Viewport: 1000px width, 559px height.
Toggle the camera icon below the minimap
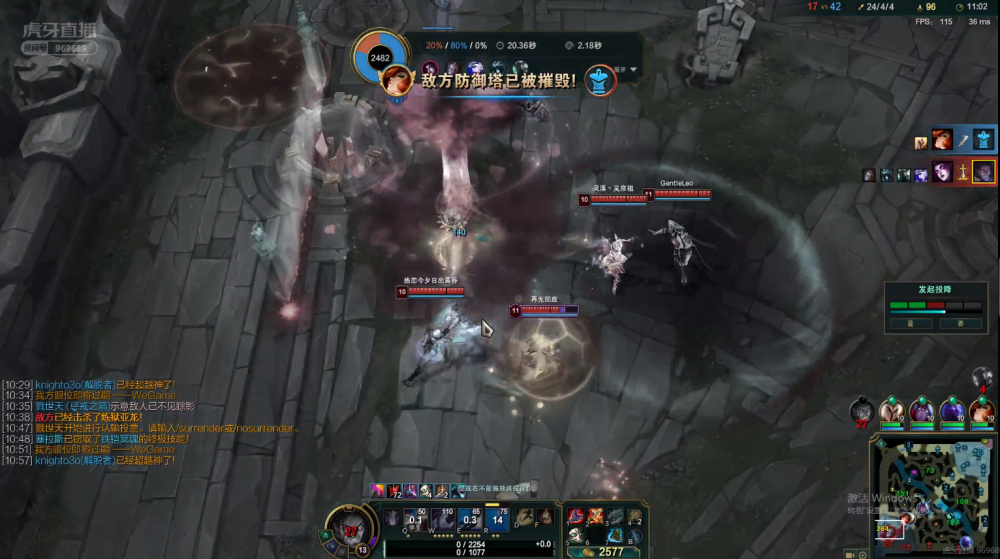click(848, 552)
